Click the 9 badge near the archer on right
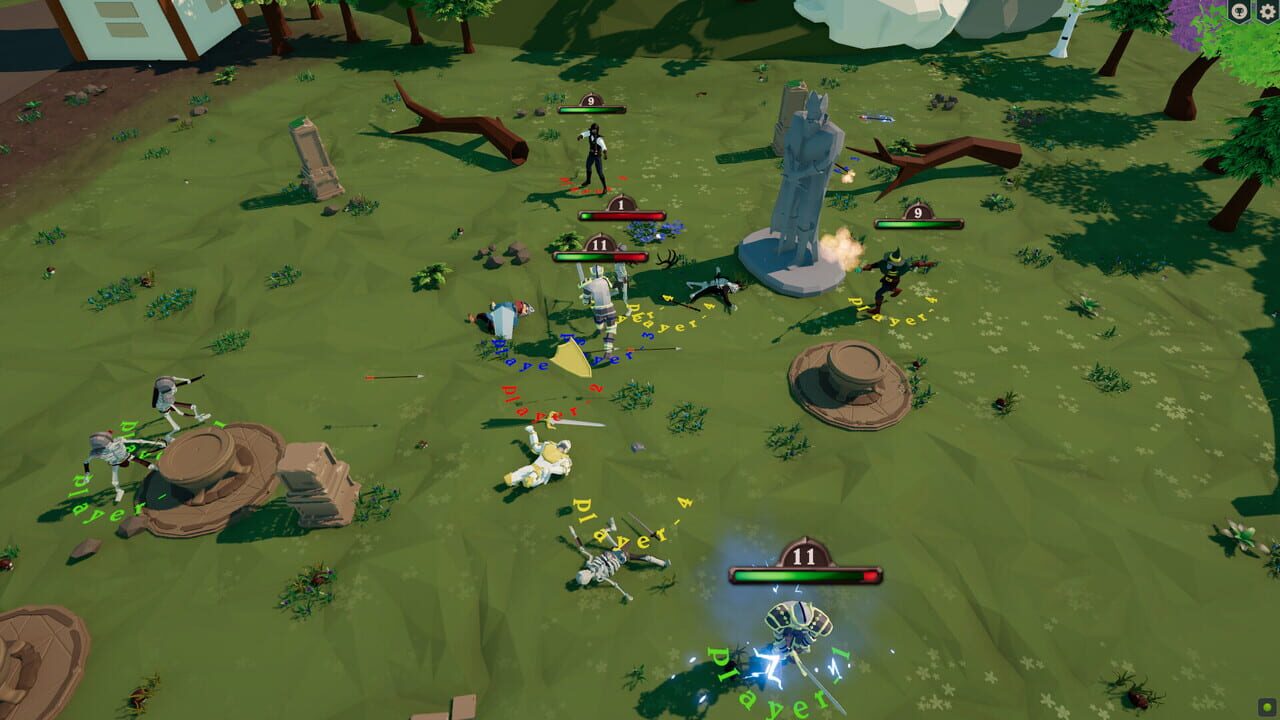1280x720 pixels. pyautogui.click(x=917, y=210)
